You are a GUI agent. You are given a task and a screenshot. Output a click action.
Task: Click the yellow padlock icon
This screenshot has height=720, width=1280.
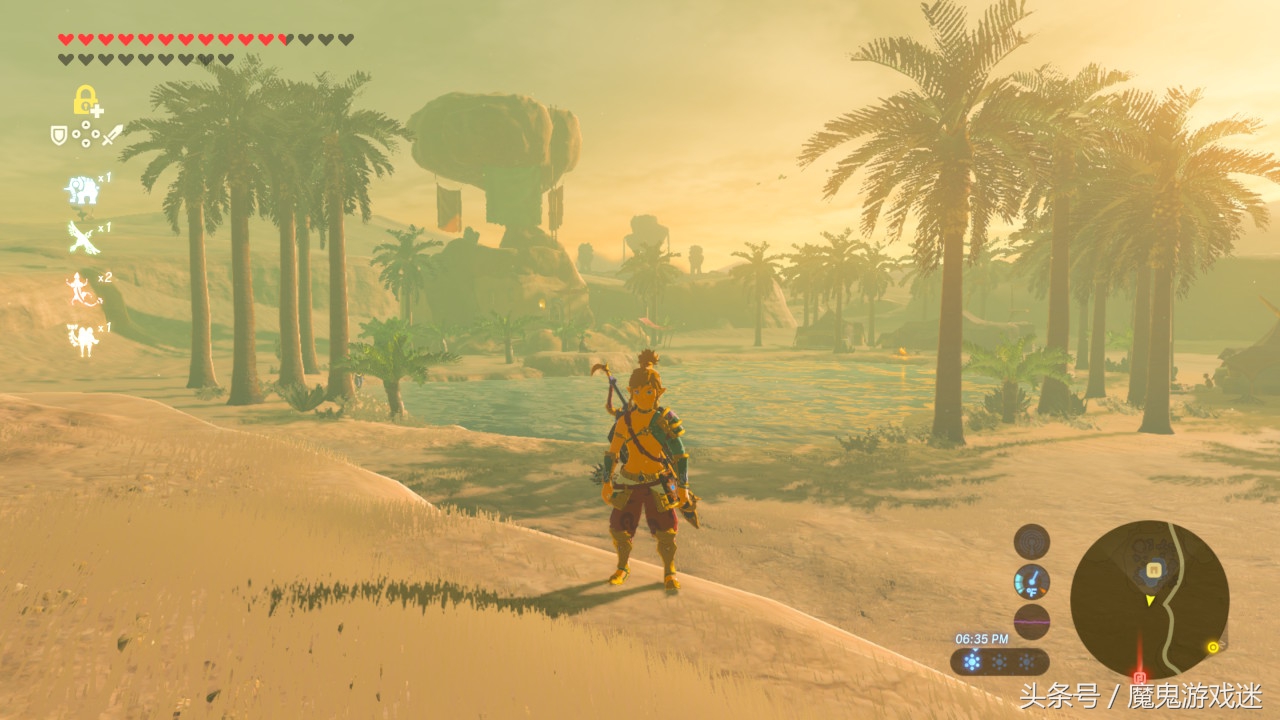point(85,100)
